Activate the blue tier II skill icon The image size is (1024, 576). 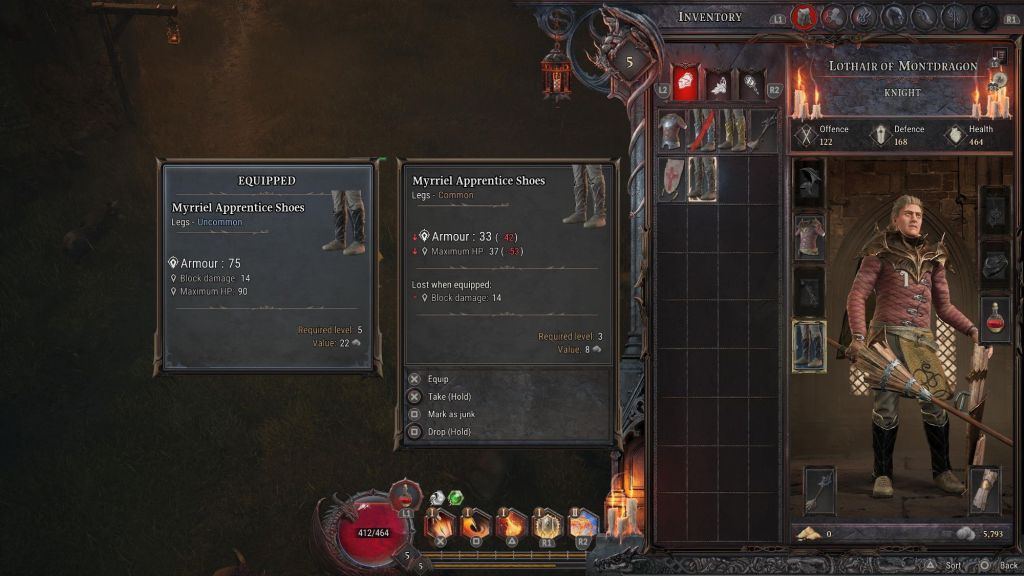(583, 524)
